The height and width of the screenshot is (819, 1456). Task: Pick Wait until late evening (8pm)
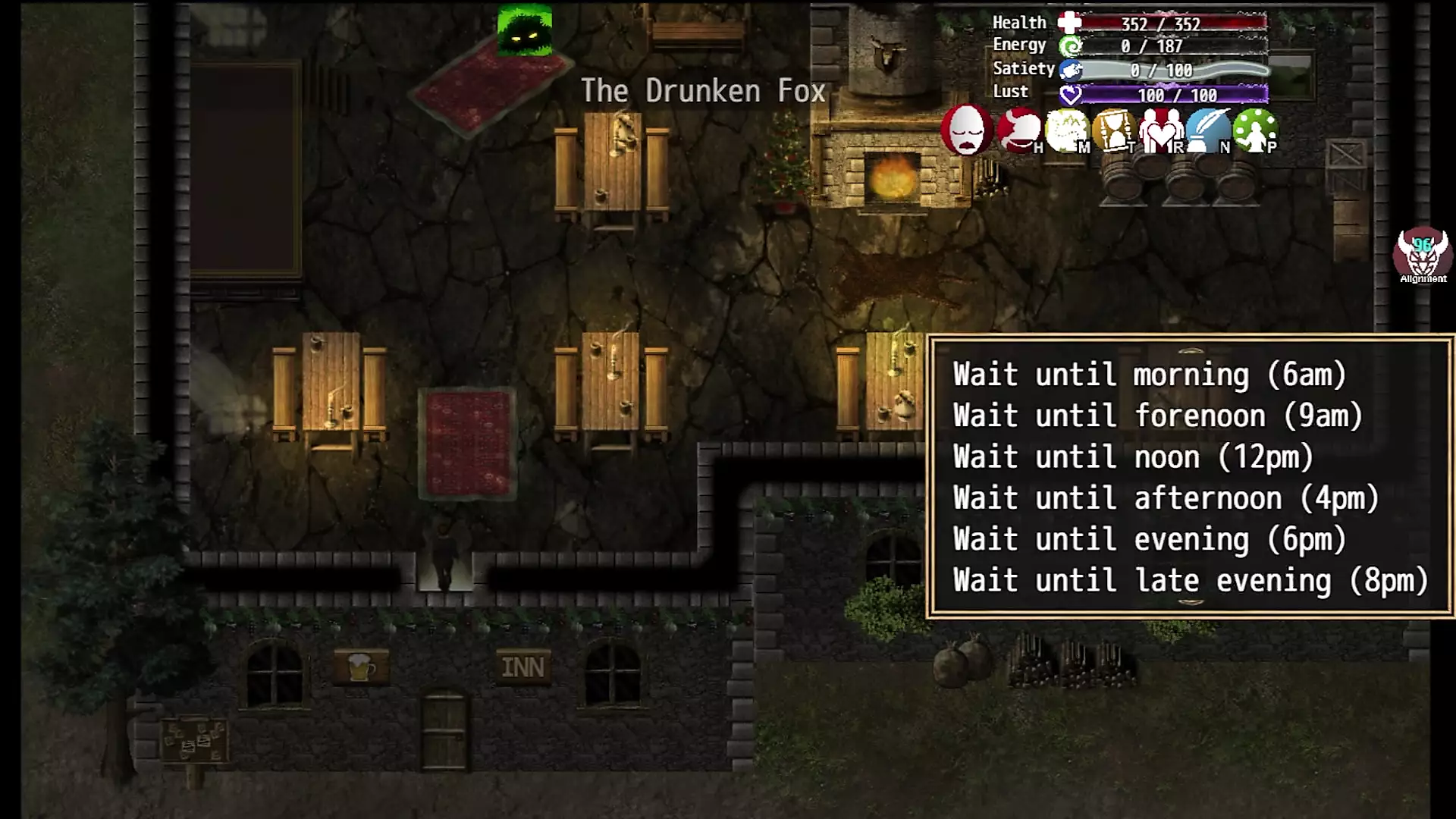[x=1190, y=581]
